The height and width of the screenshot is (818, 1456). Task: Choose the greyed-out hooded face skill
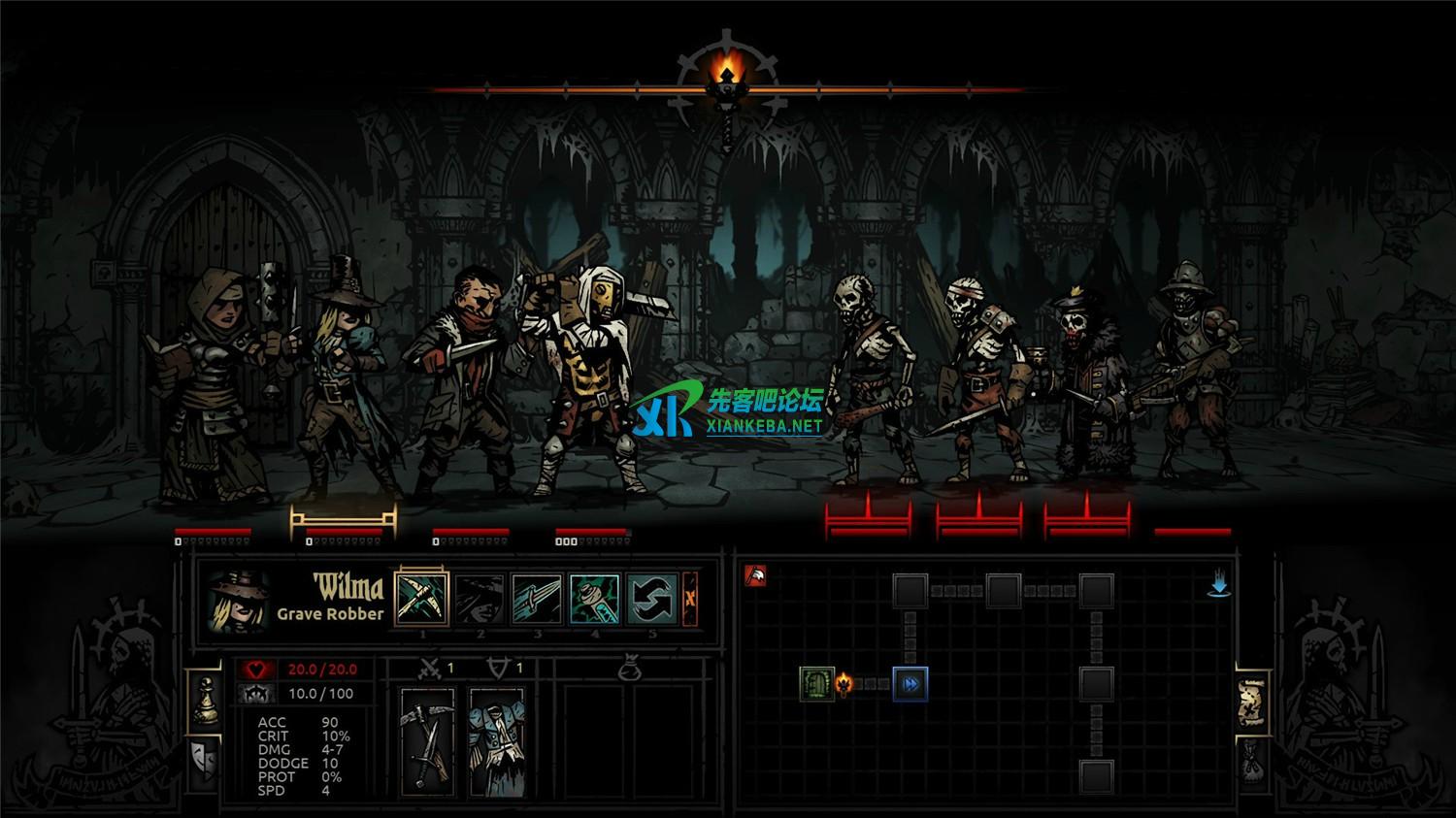480,599
